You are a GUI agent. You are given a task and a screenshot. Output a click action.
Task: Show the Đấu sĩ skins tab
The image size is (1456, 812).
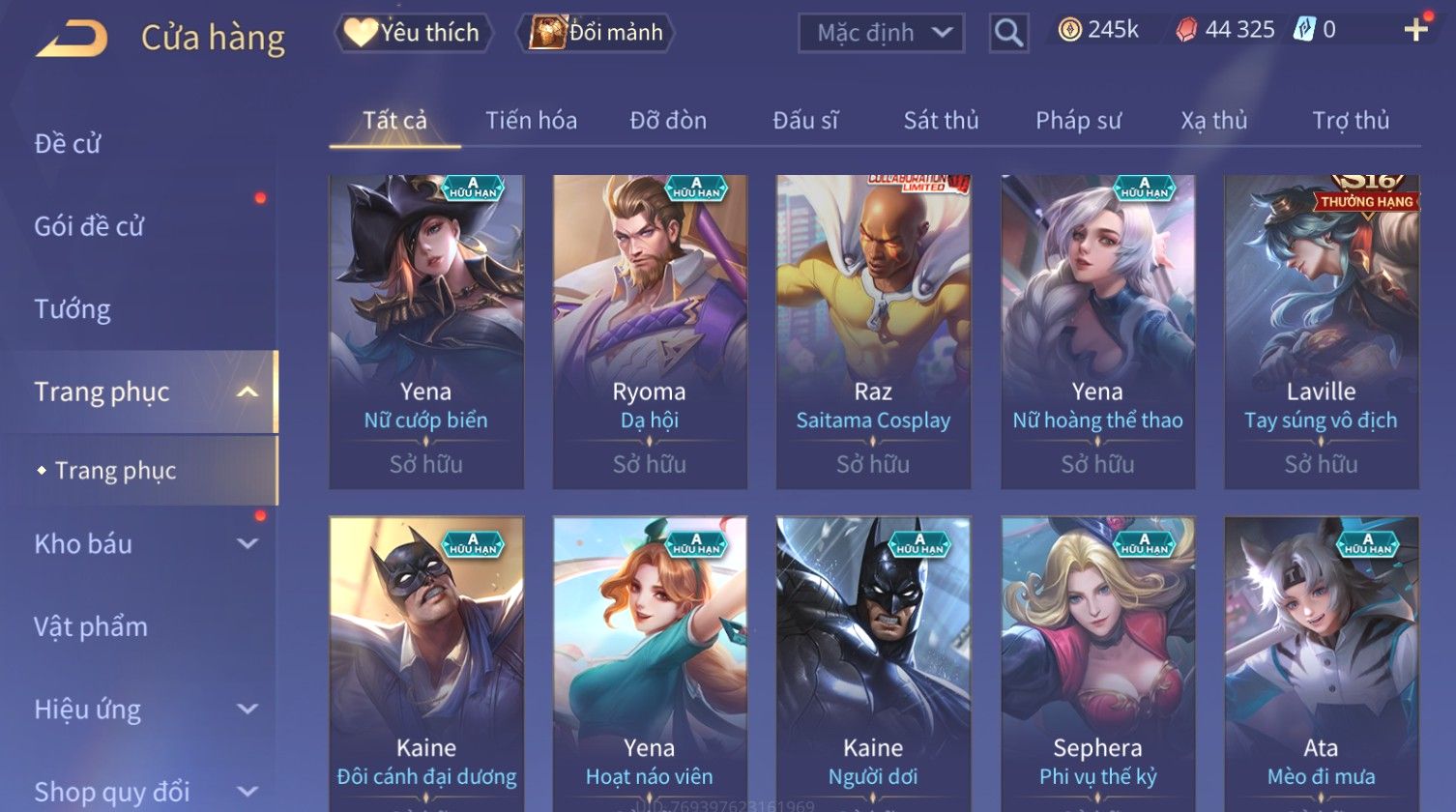805,121
